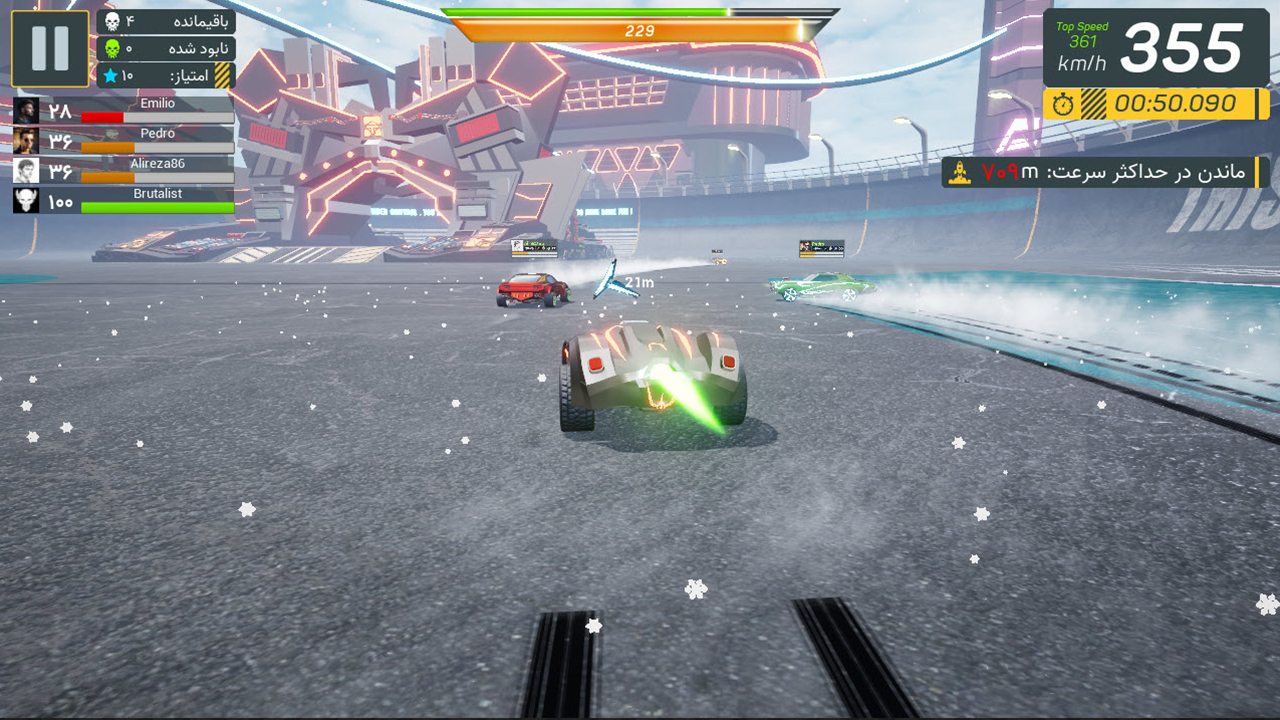Select Pedro's row in the player list

tap(124, 141)
